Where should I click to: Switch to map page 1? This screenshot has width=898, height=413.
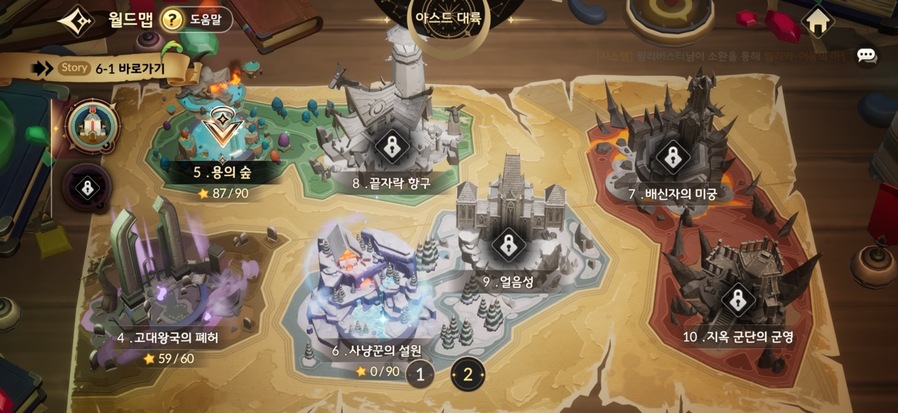coord(421,375)
